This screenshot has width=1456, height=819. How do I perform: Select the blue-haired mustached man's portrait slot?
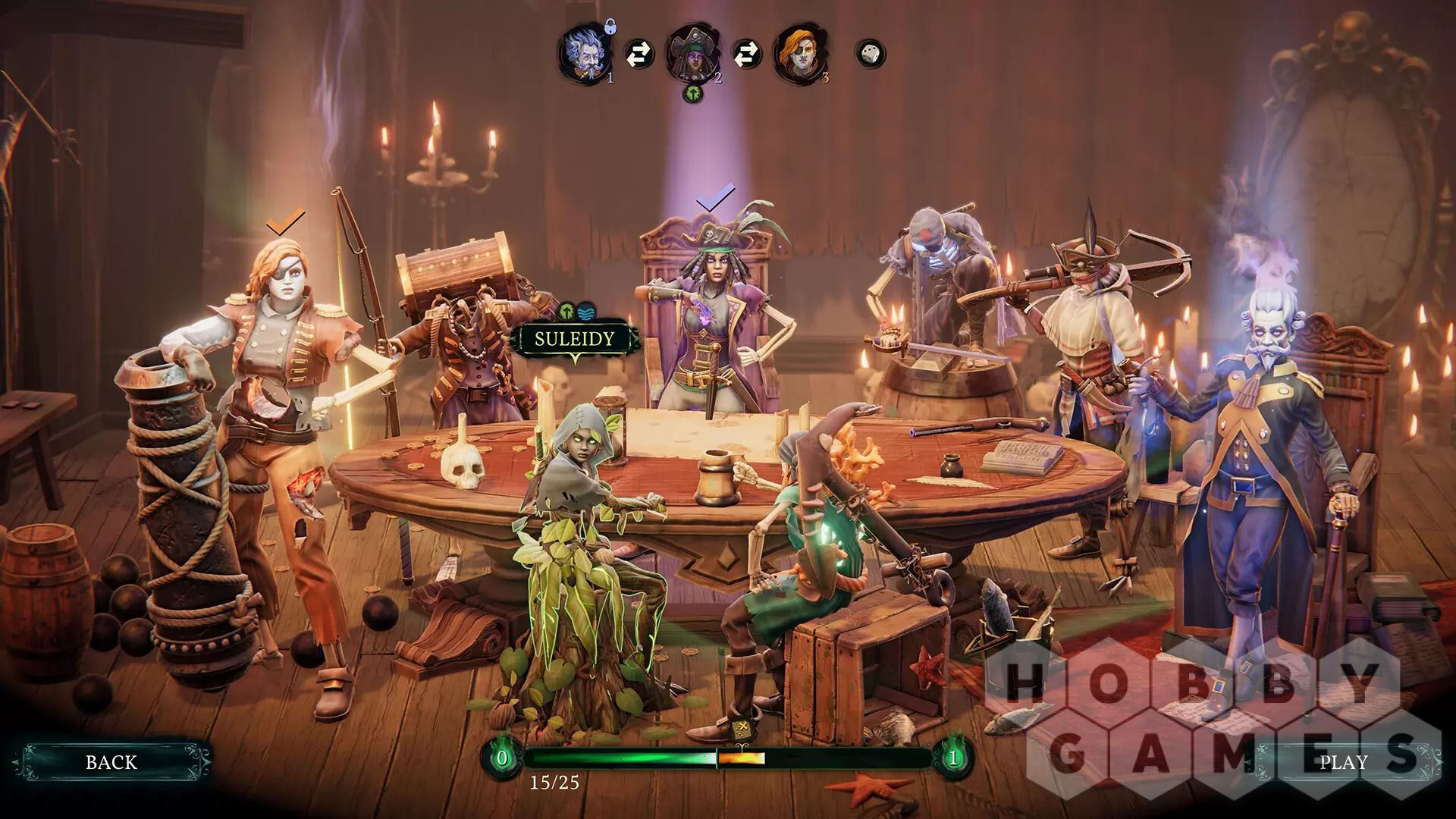point(585,53)
